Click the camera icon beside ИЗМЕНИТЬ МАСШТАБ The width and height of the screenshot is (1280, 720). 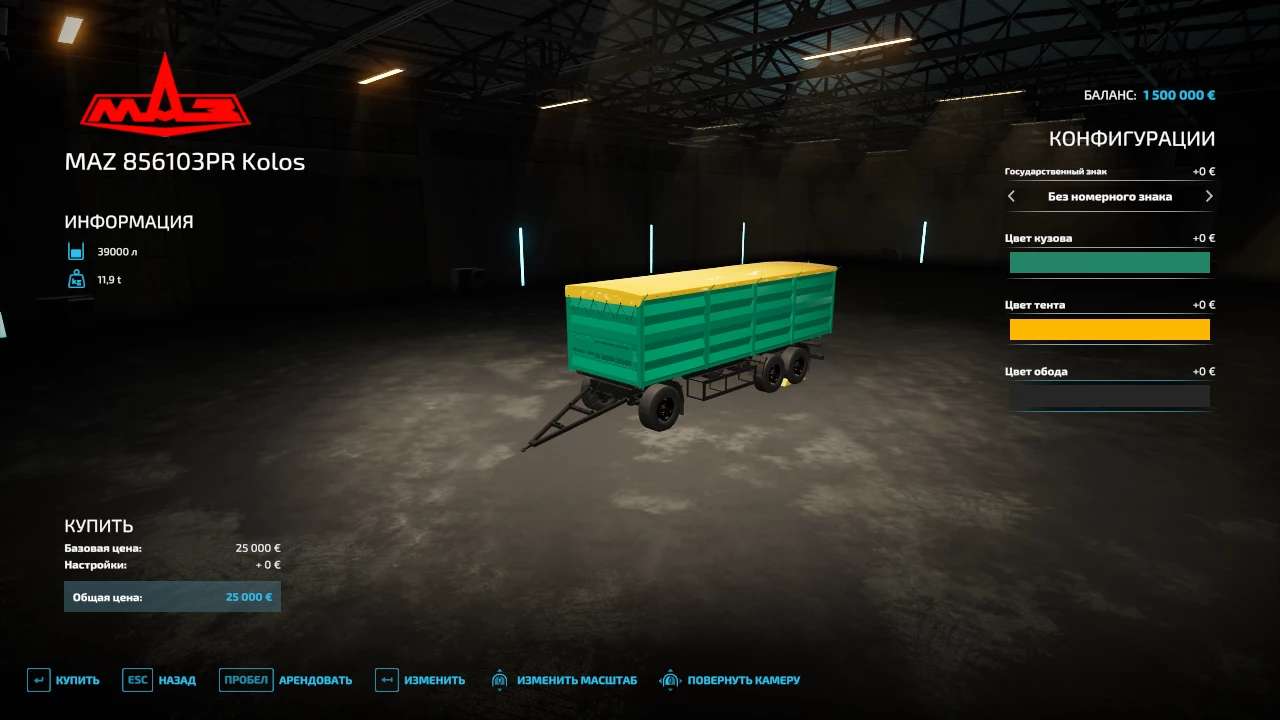500,679
